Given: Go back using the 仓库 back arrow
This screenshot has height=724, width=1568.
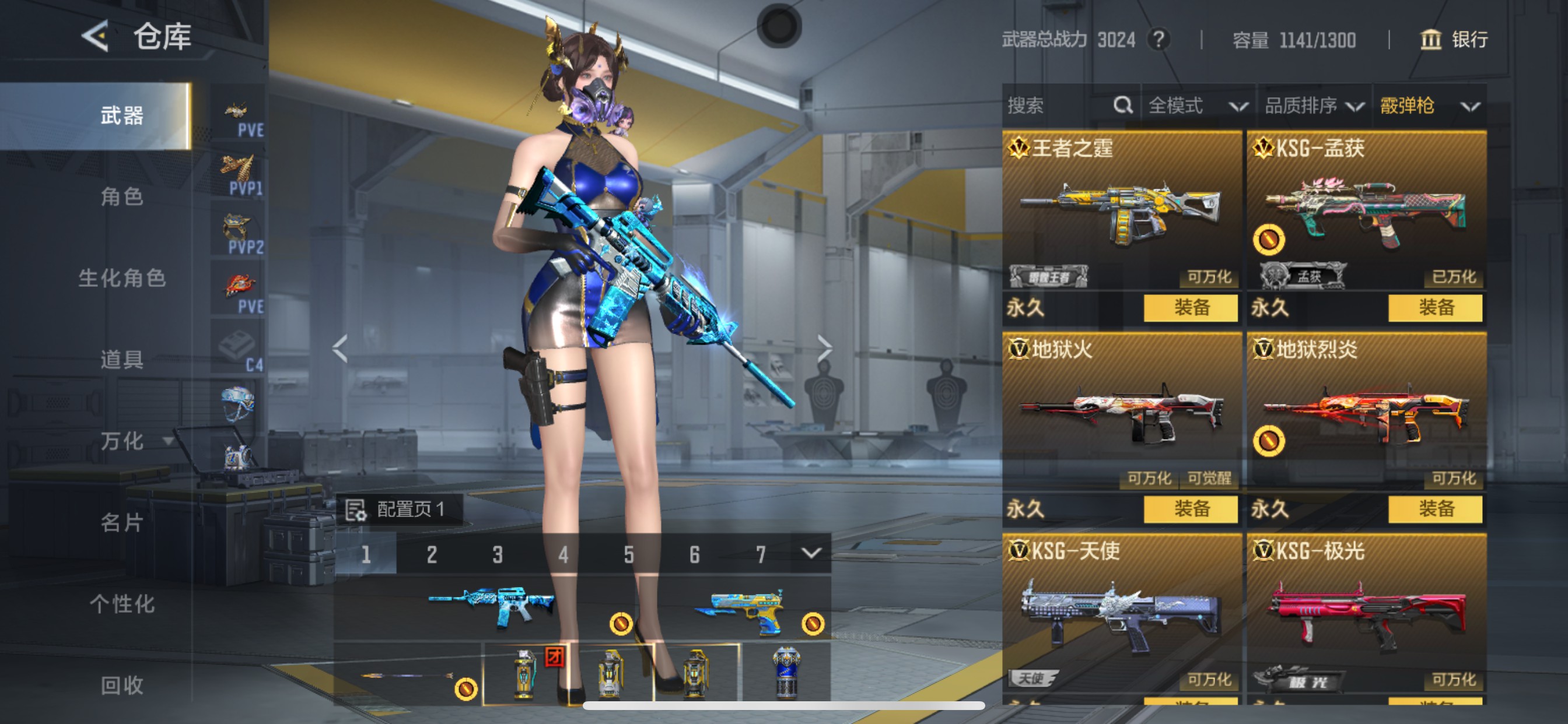Looking at the screenshot, I should coord(96,37).
